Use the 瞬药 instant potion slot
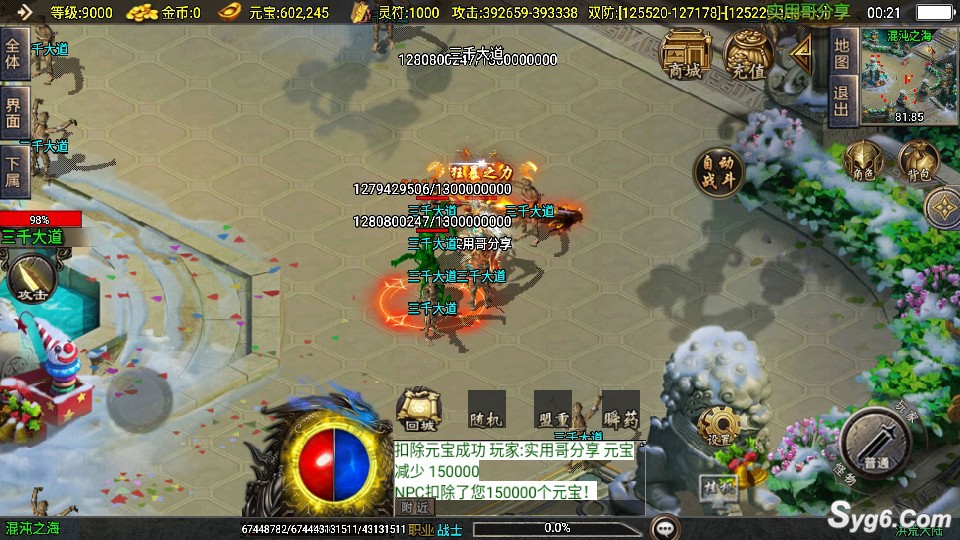This screenshot has height=540, width=960. tap(620, 410)
